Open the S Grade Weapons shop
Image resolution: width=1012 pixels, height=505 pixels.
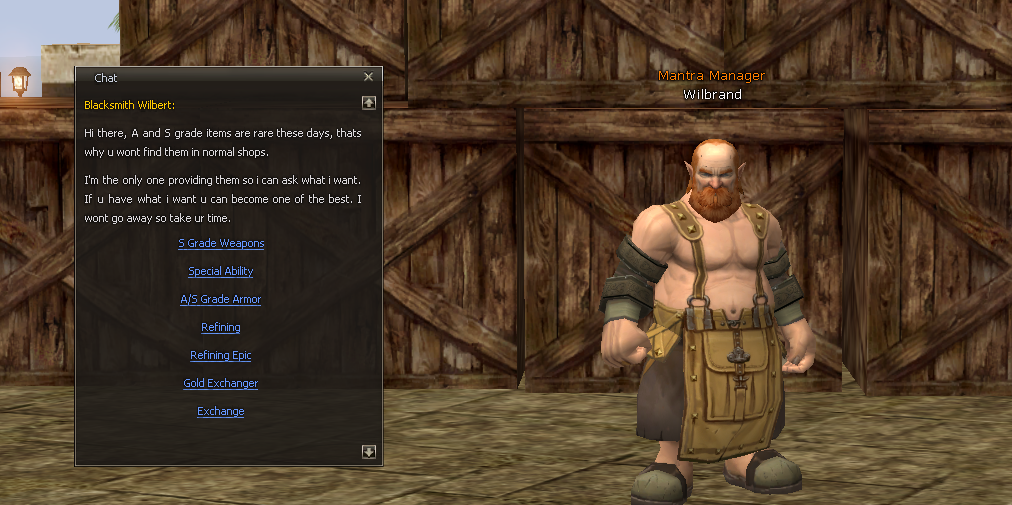pyautogui.click(x=221, y=243)
